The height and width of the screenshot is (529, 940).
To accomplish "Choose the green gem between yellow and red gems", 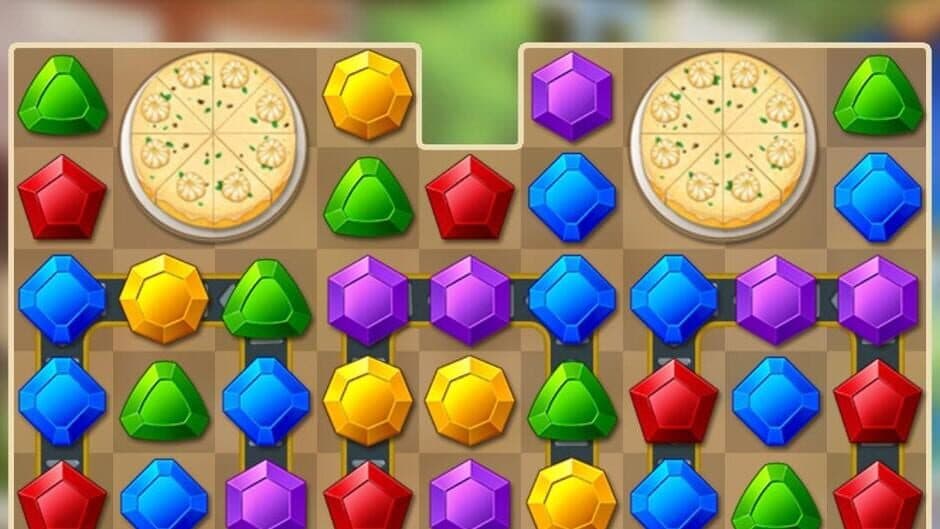I will [571, 401].
